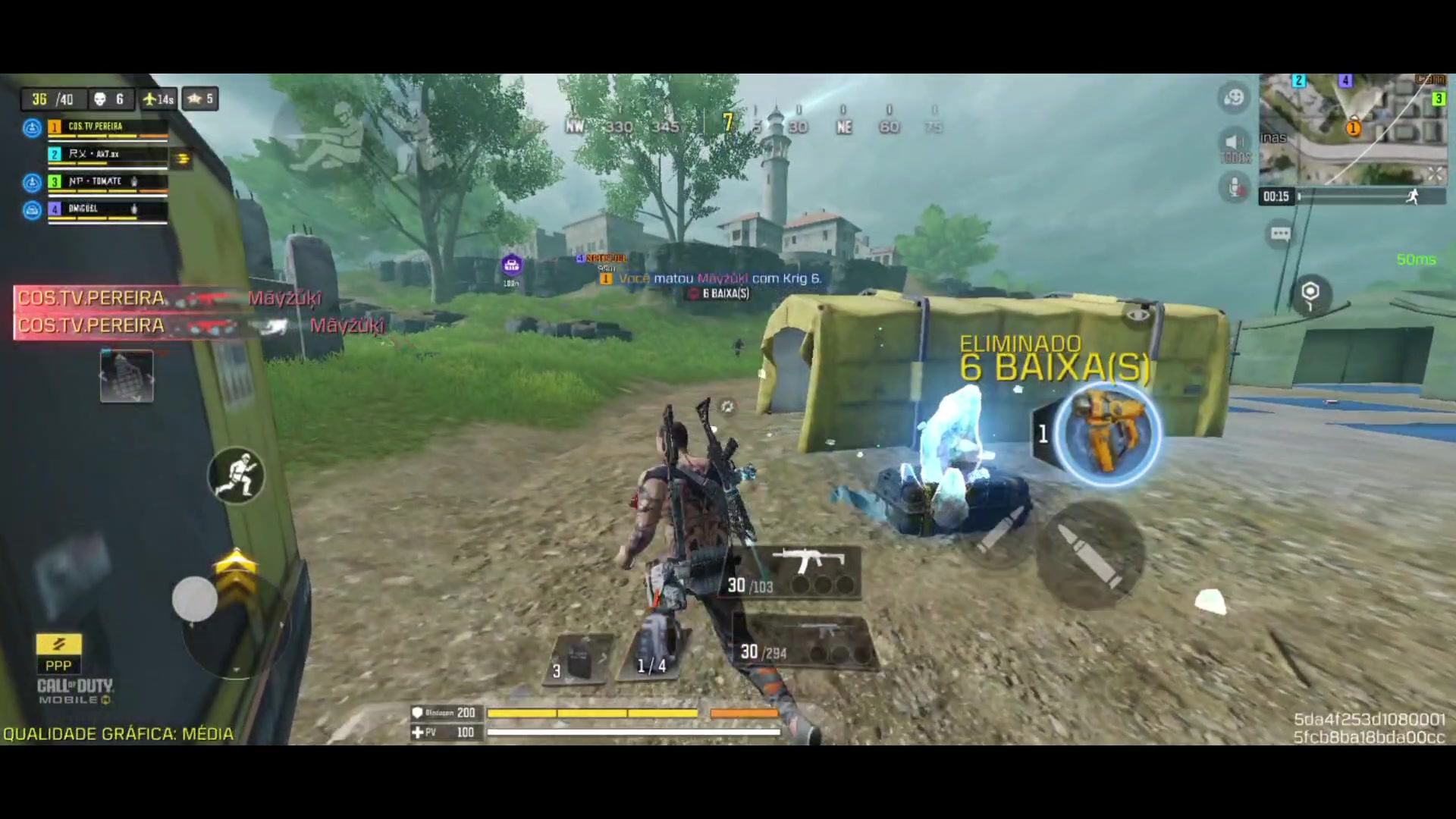
Task: Open the quick chat bubble
Action: click(1280, 234)
